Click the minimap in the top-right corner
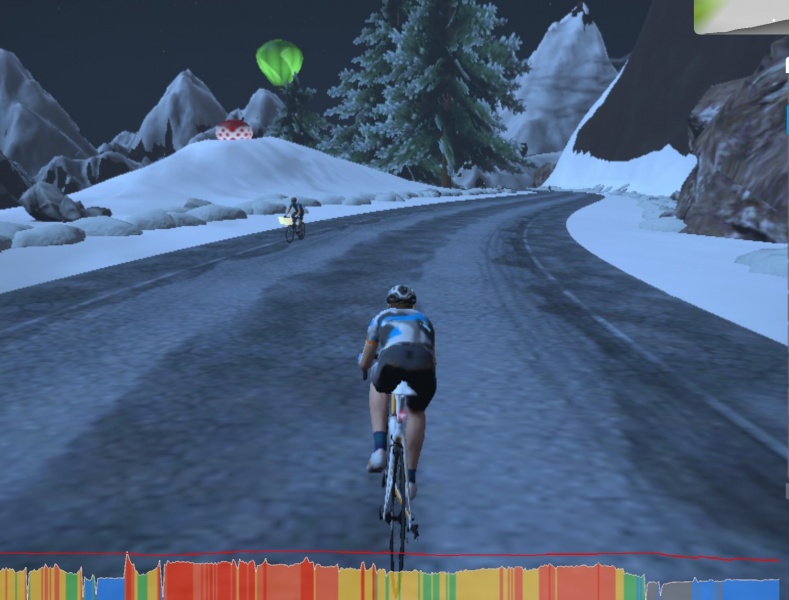 click(x=741, y=16)
